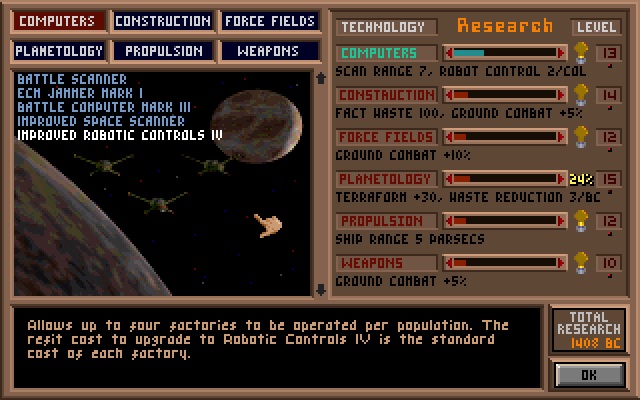Select the Planetology category tab
The image size is (640, 400).
point(60,50)
